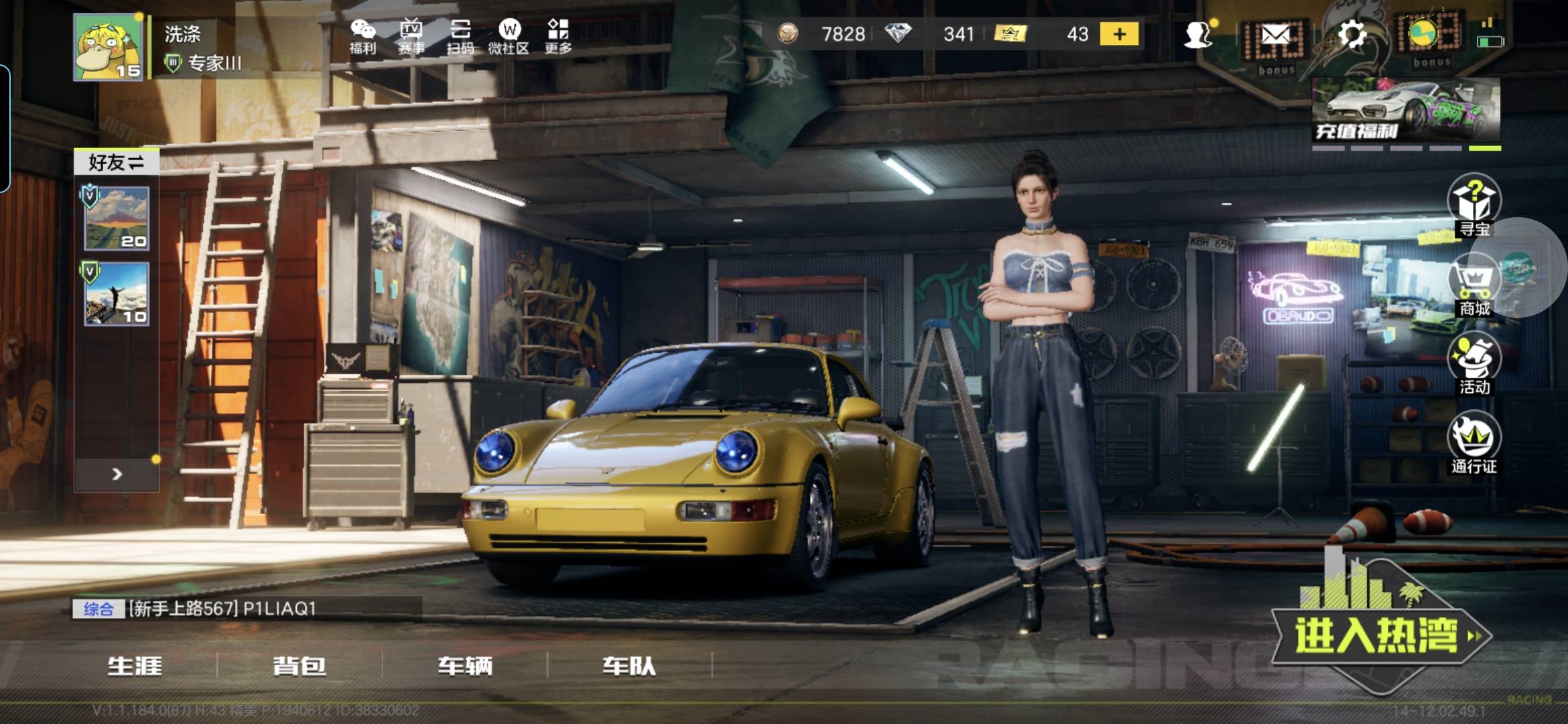
Task: Open 活动 events
Action: pos(1474,366)
